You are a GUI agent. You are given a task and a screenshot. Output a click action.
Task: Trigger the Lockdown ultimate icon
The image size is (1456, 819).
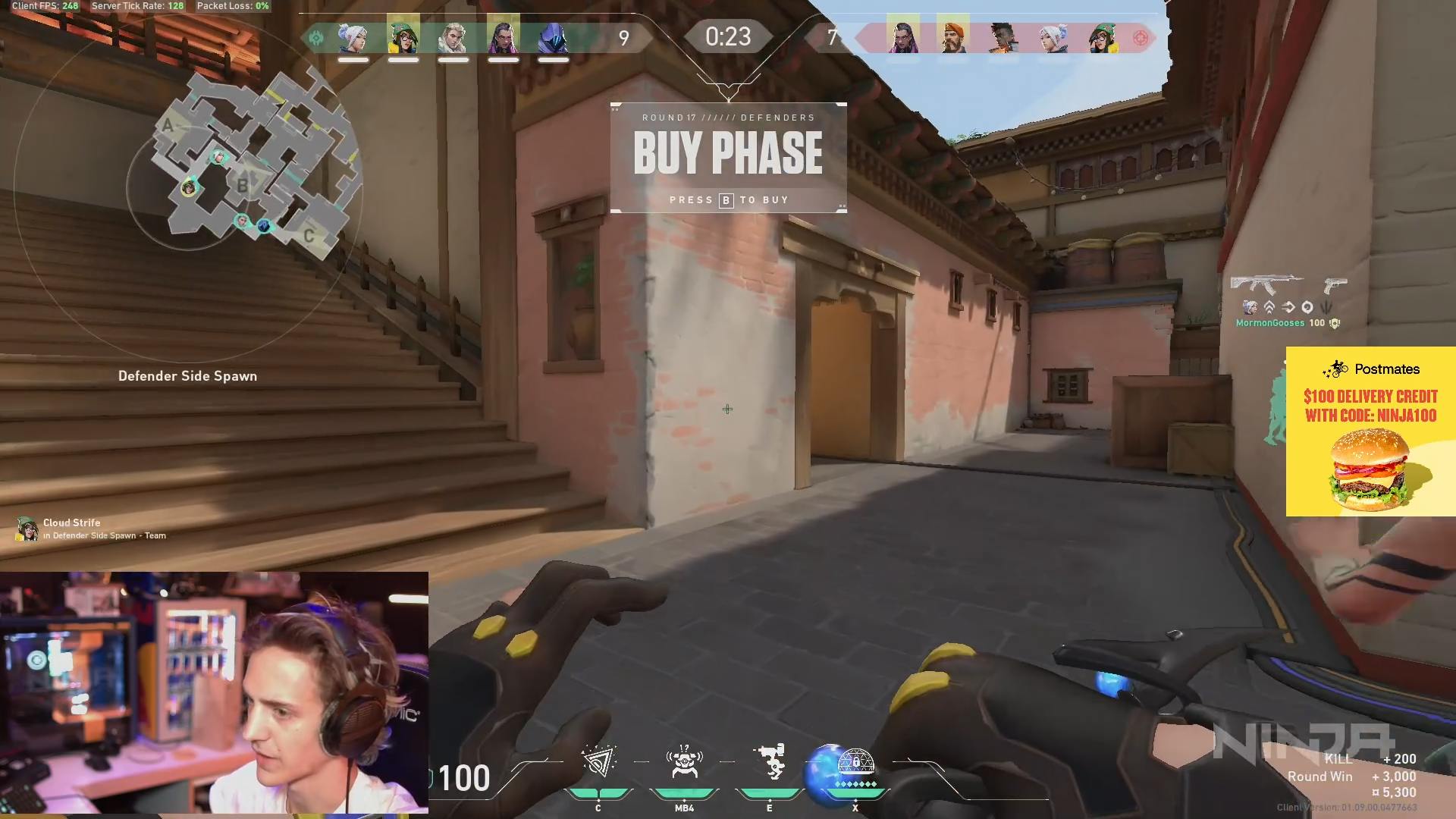855,764
